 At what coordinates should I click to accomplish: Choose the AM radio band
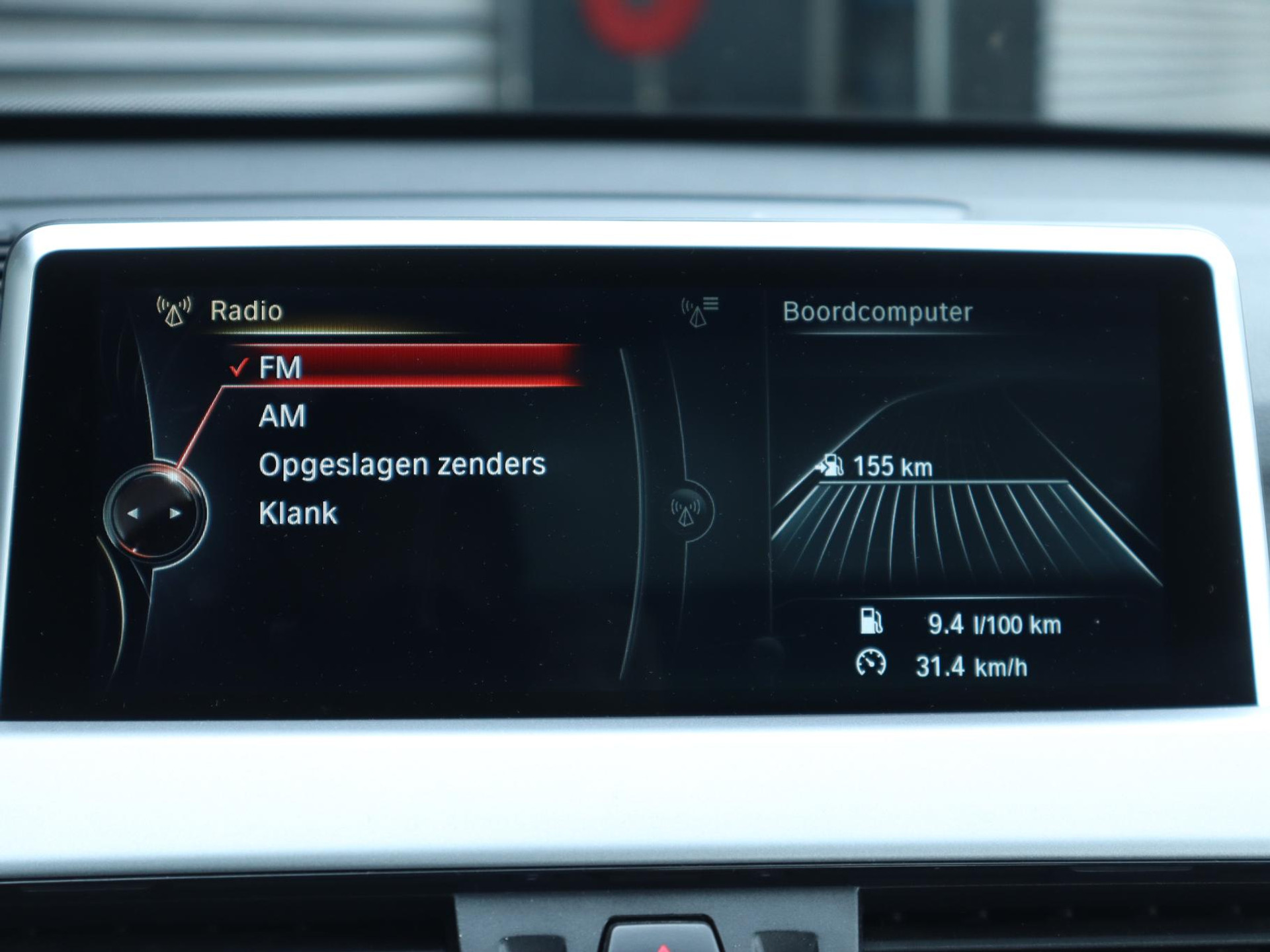(x=282, y=416)
